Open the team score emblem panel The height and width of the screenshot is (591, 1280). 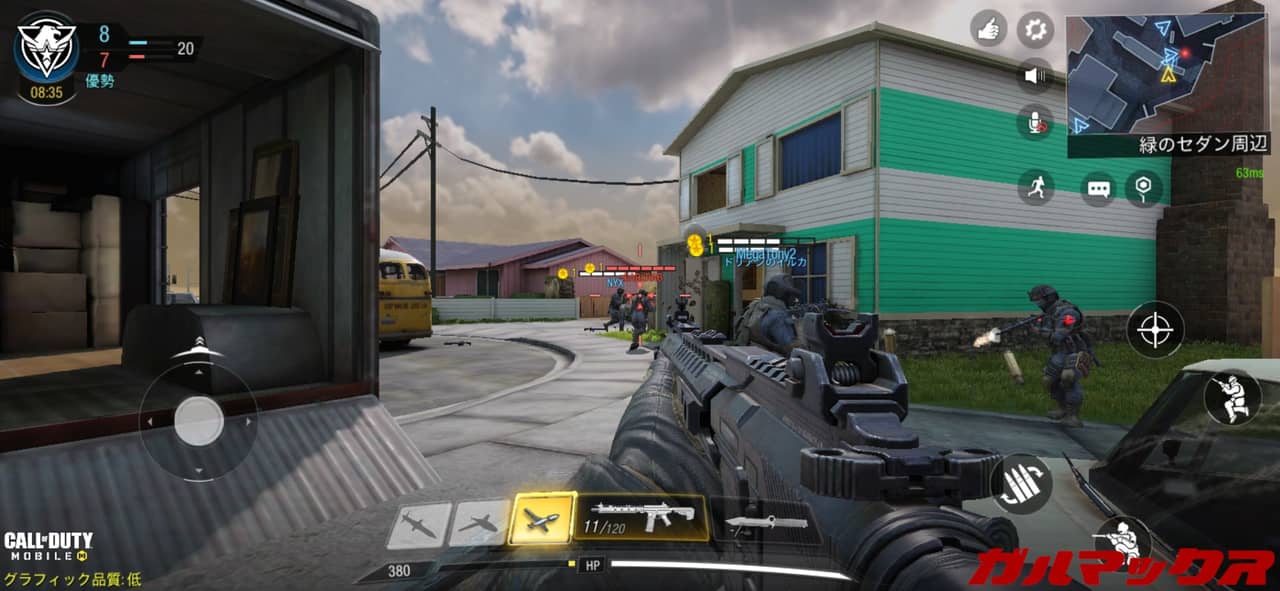[46, 52]
